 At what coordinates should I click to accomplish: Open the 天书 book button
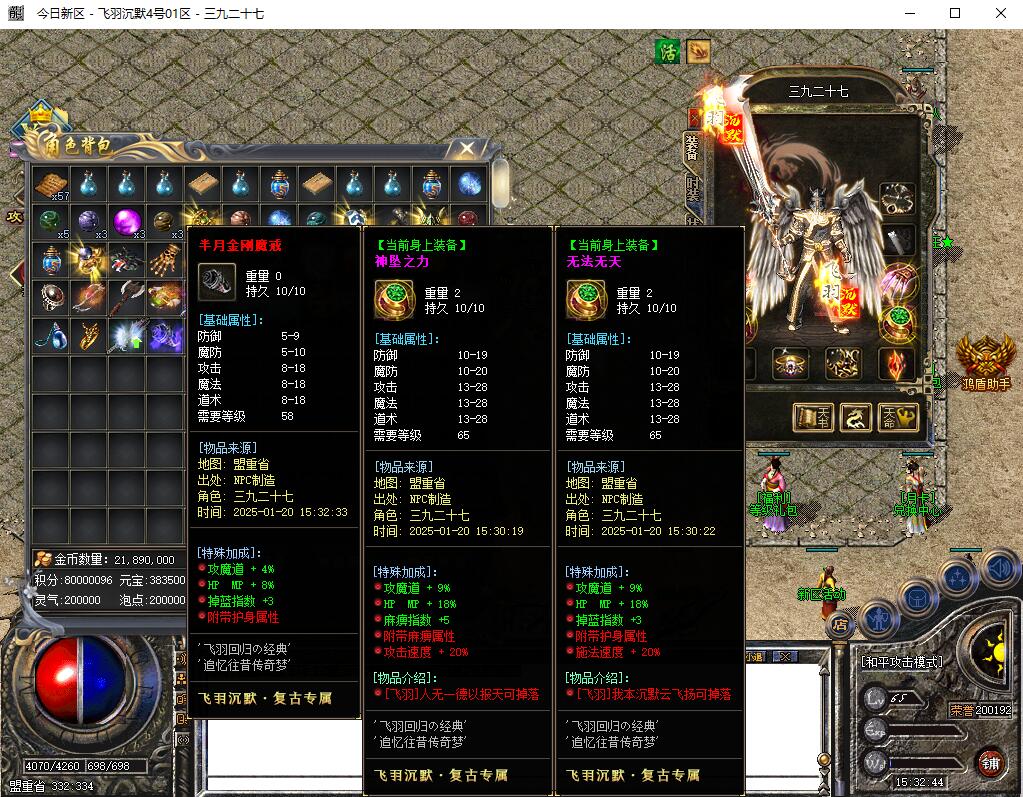813,417
